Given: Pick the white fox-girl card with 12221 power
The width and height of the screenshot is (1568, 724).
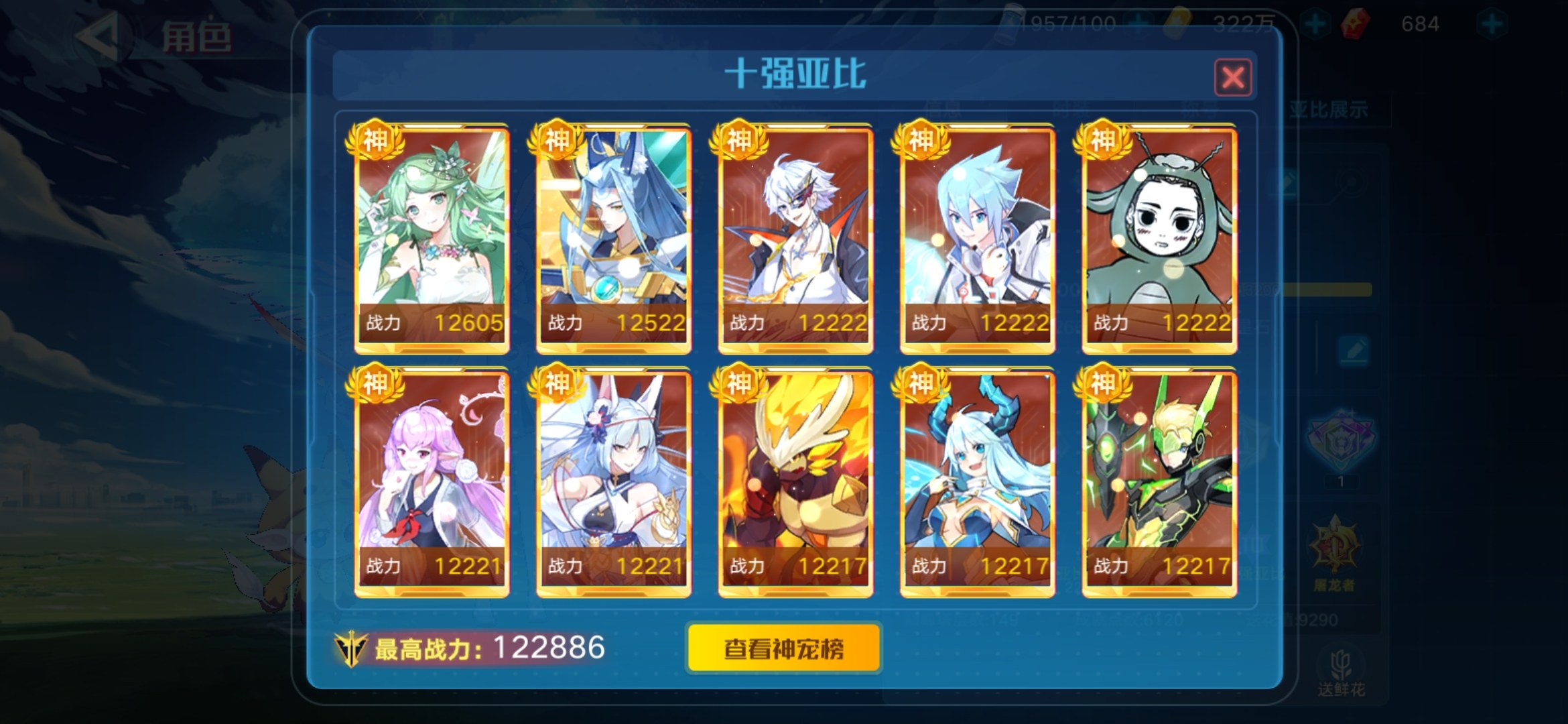Looking at the screenshot, I should coord(613,481).
